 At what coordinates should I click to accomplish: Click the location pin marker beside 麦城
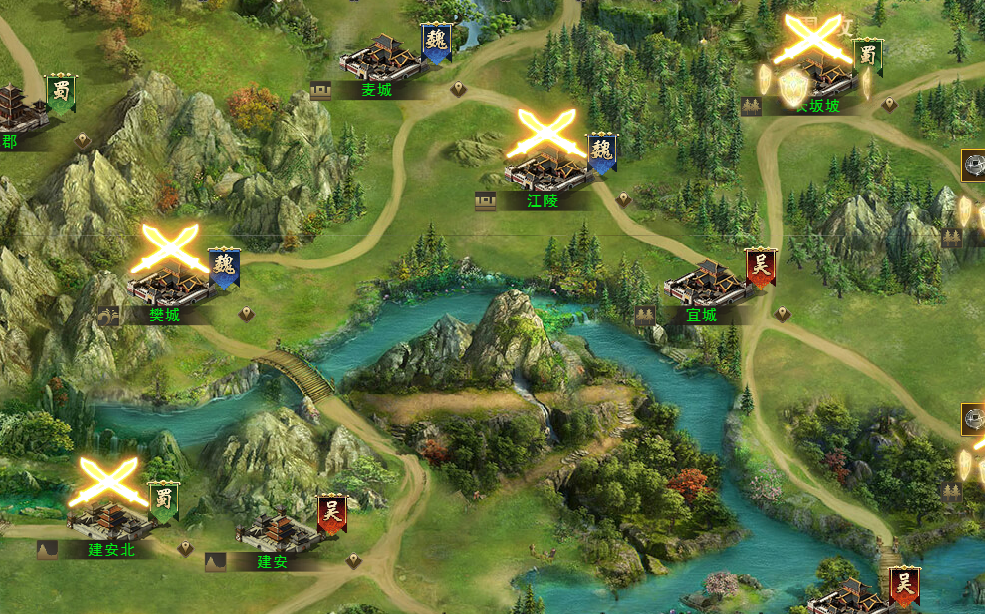coord(459,89)
